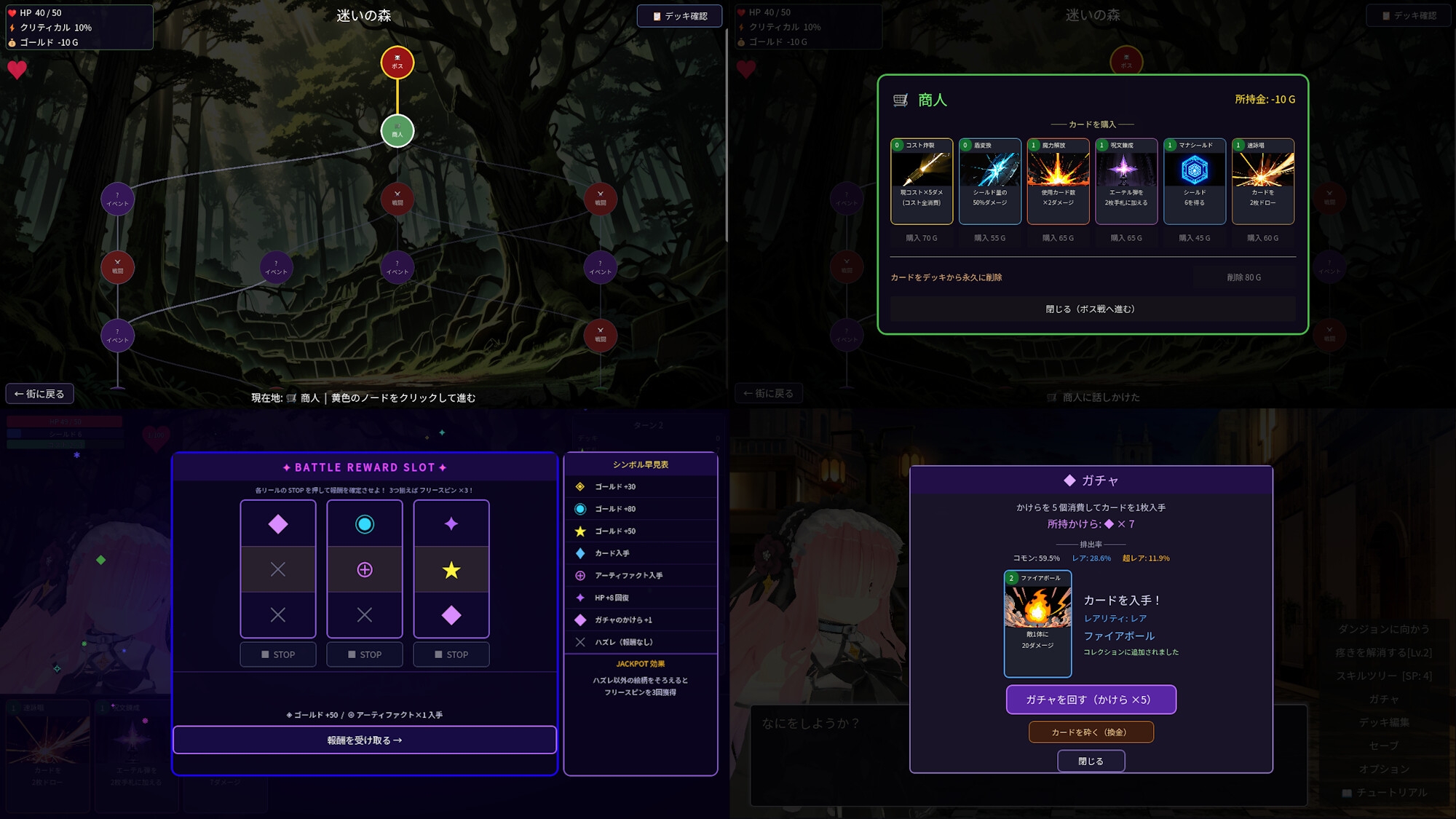Break a card with カードを砕く
This screenshot has width=1456, height=819.
point(1091,732)
